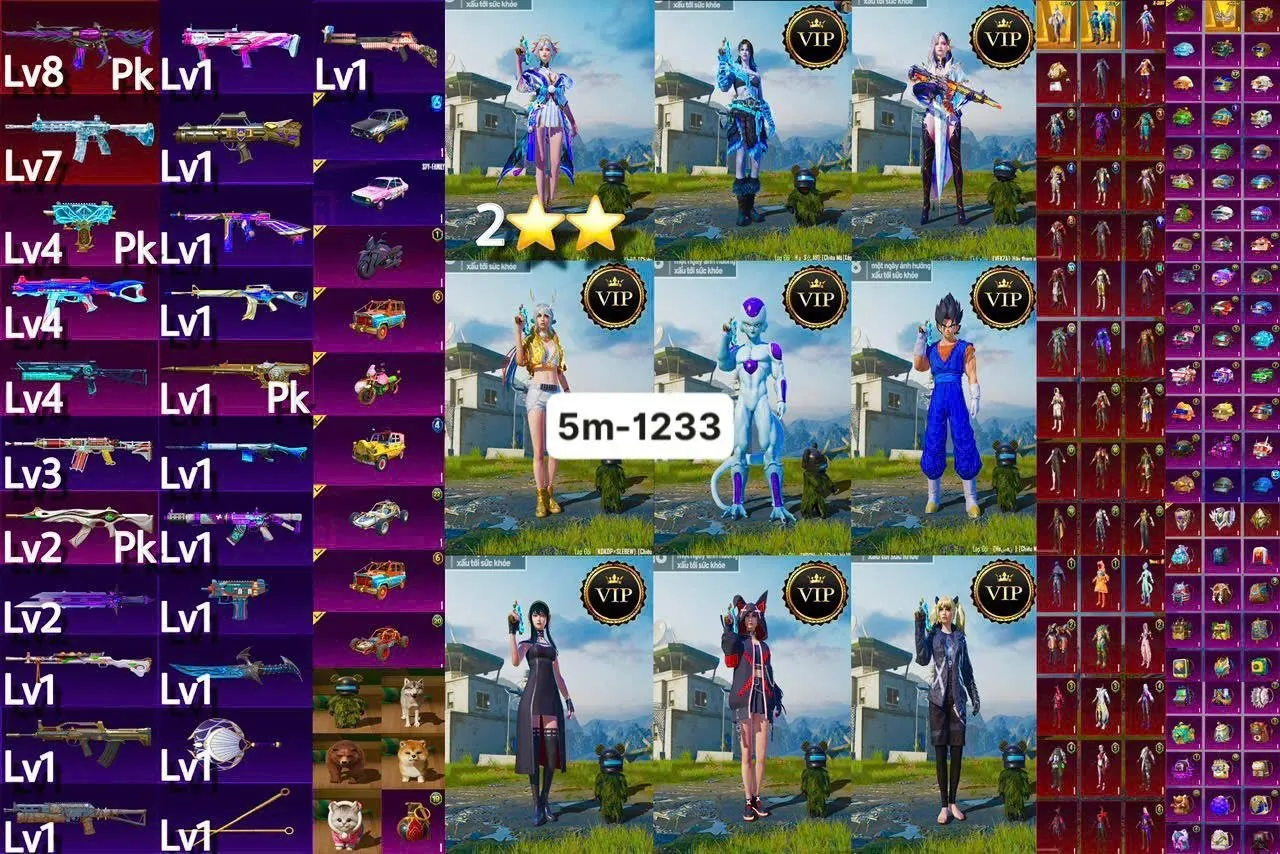This screenshot has width=1280, height=854.
Task: Choose the white shell pan skin
Action: (x=222, y=742)
